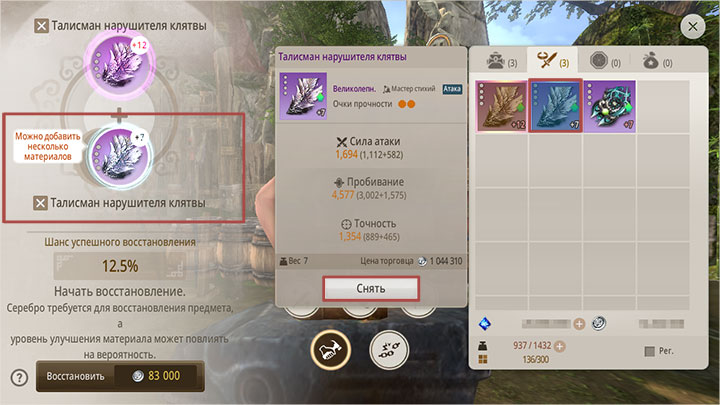Image resolution: width=720 pixels, height=405 pixels.
Task: Click the Снять button
Action: point(370,287)
